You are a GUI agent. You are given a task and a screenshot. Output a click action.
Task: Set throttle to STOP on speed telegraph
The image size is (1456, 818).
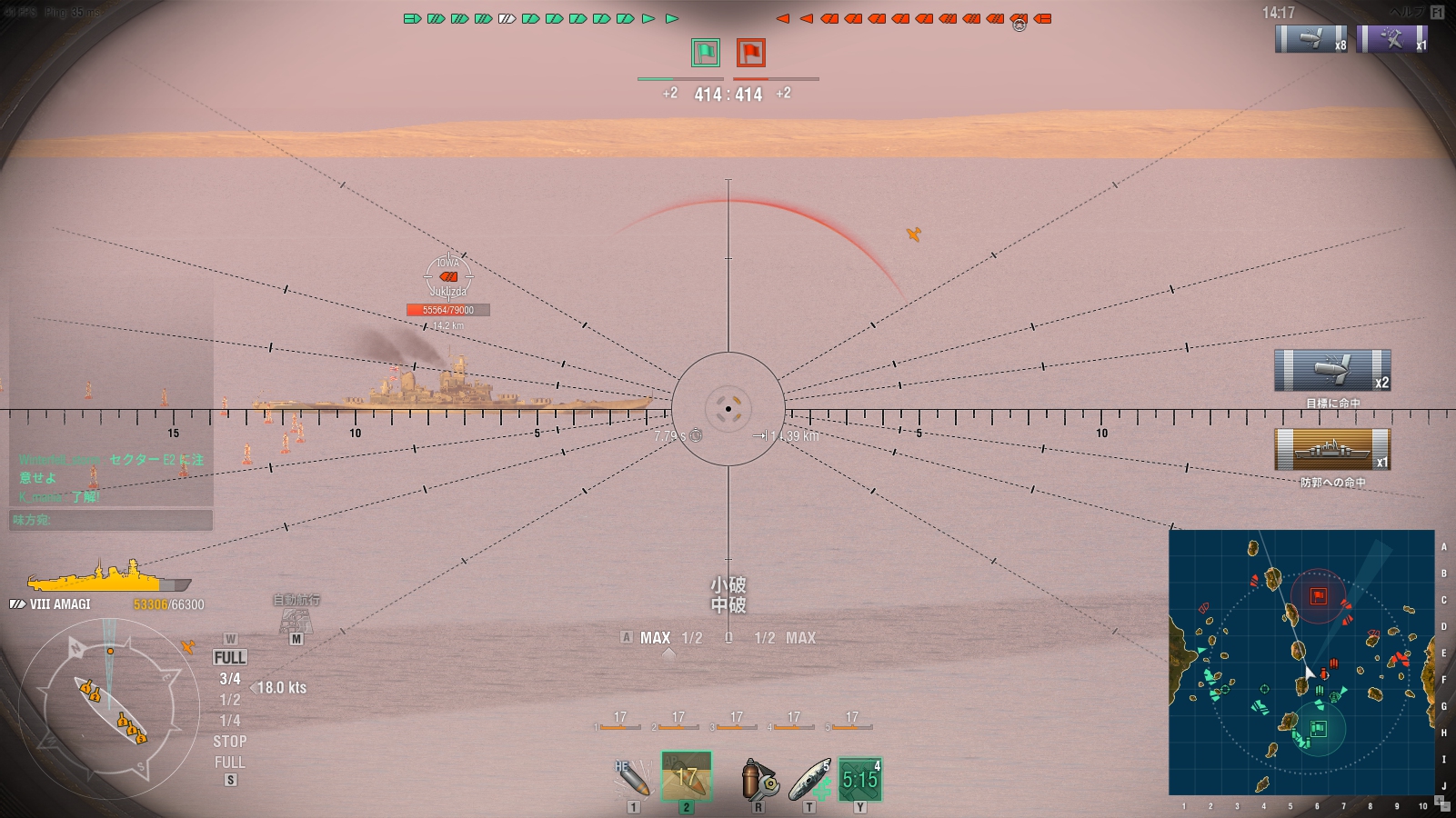tap(230, 742)
